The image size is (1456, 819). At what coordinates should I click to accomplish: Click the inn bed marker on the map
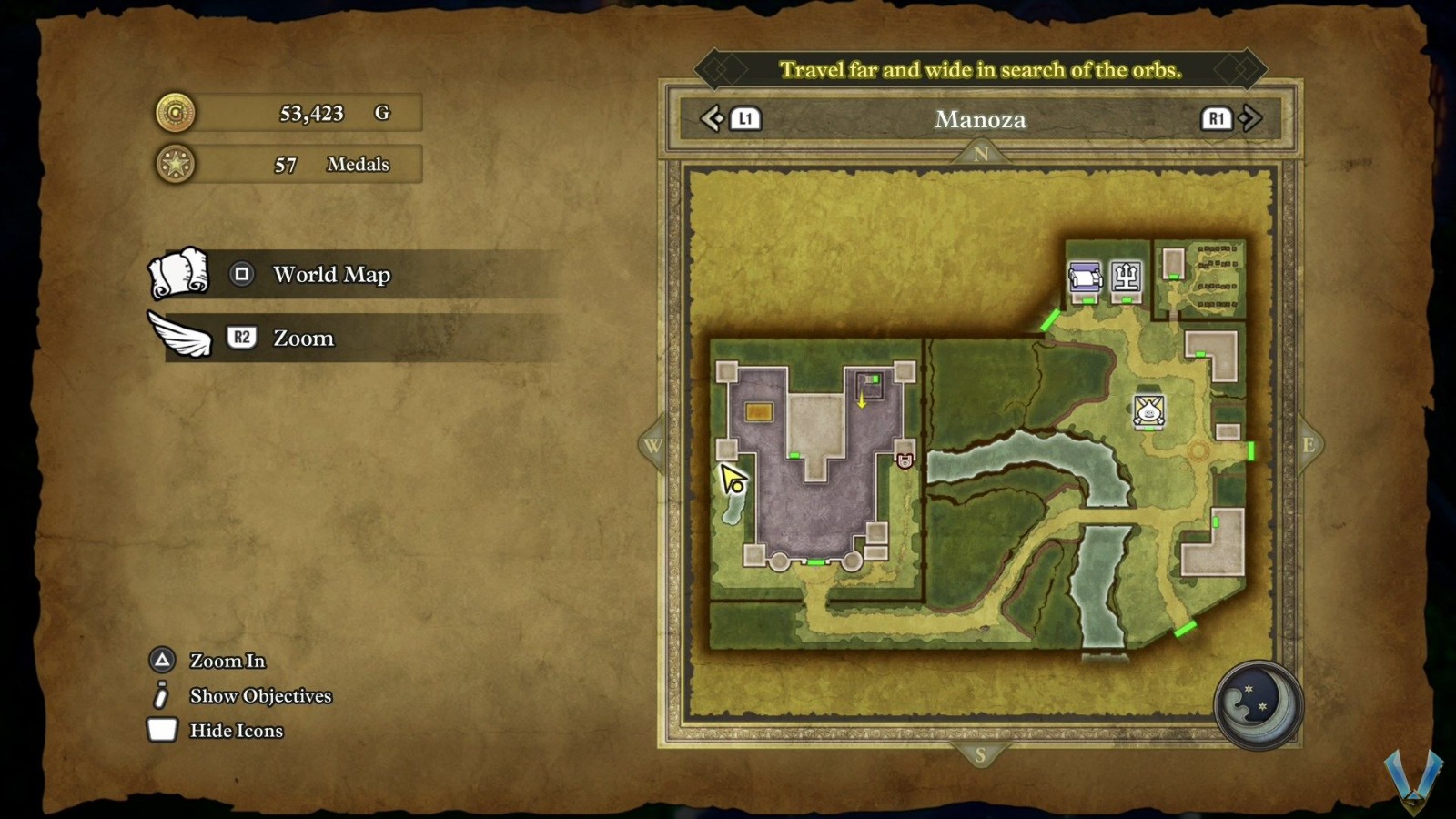[1085, 276]
